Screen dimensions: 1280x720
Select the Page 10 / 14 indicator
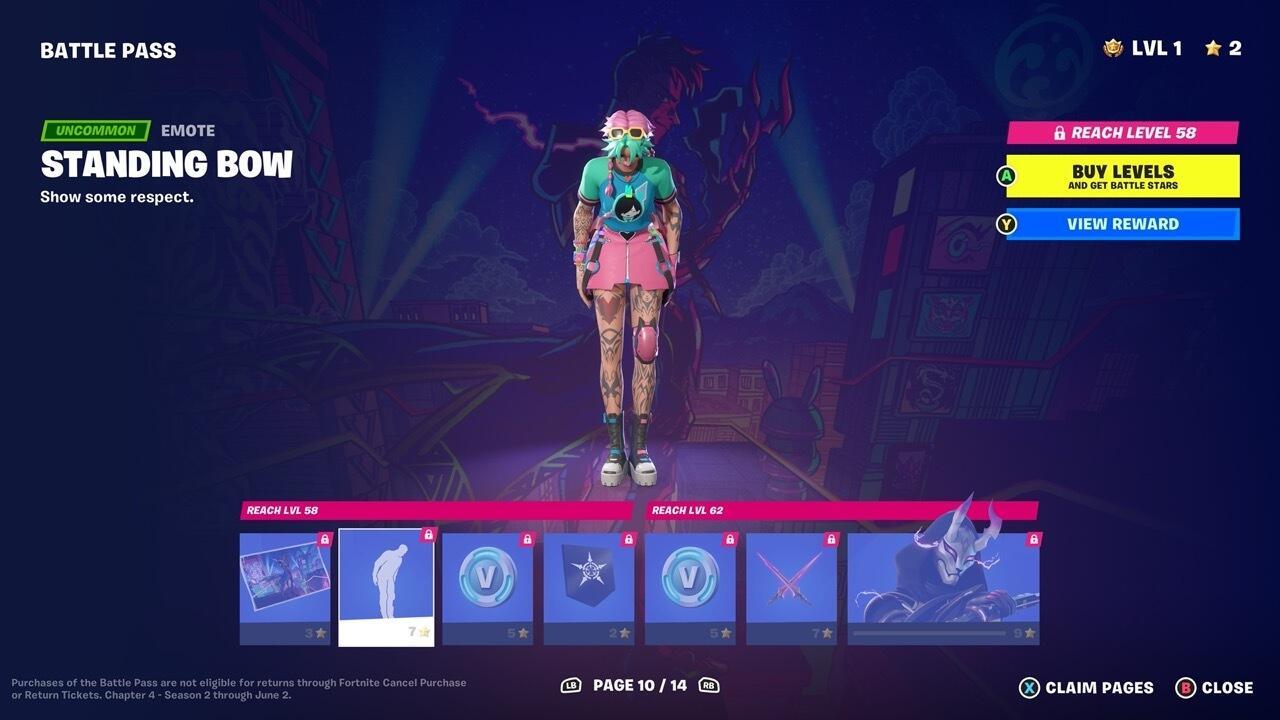[640, 687]
